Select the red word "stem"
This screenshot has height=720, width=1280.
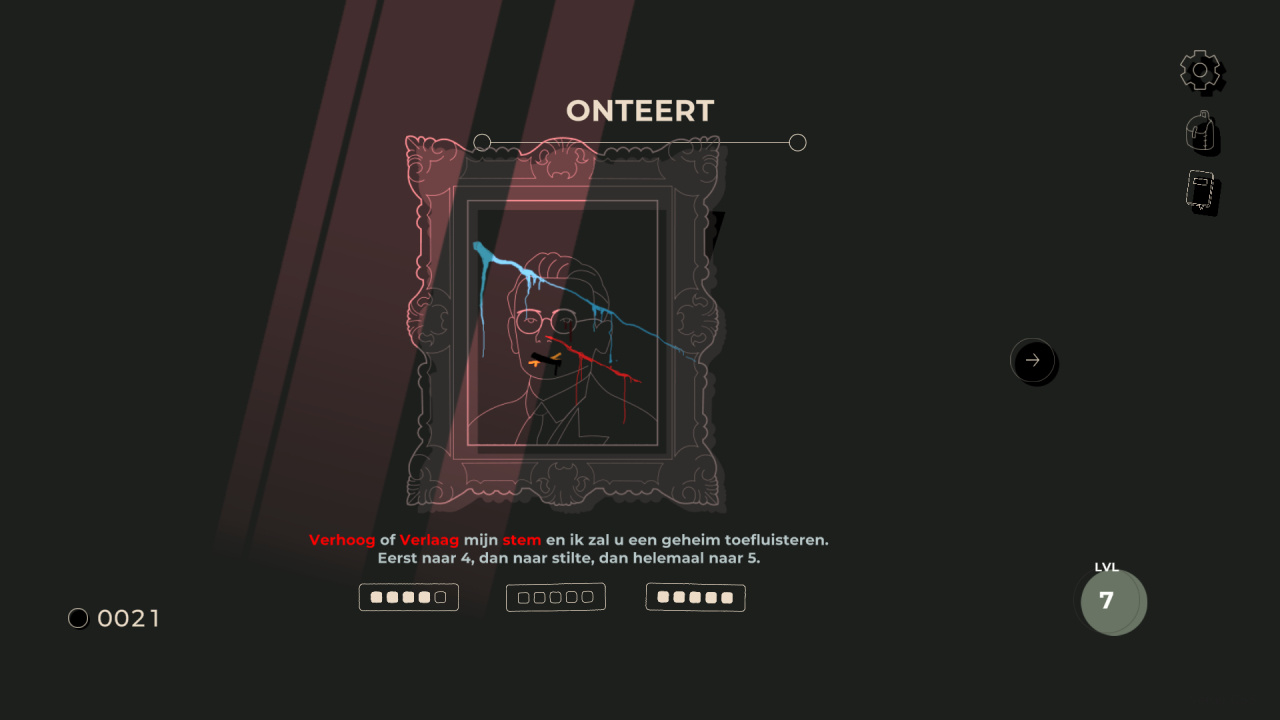[521, 540]
